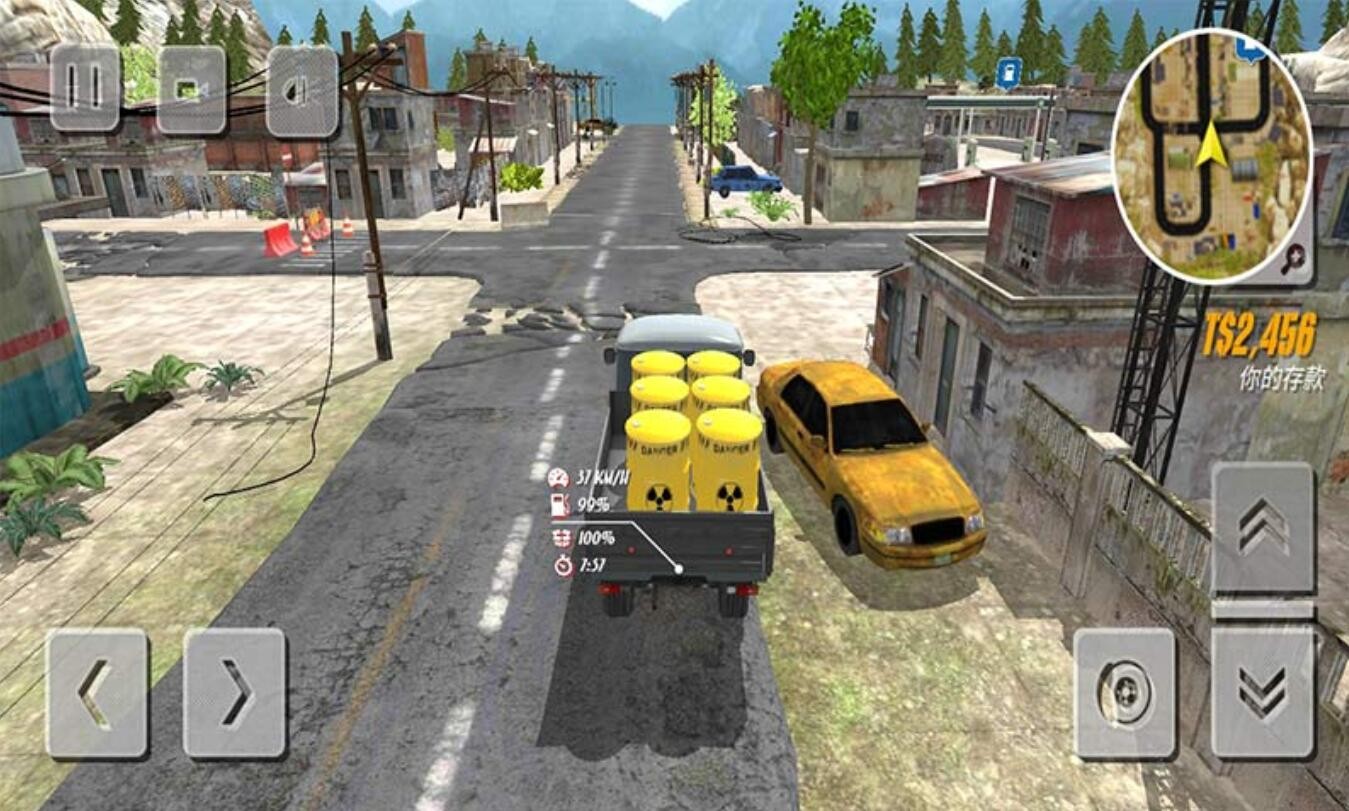Steer left with the left arrow button

pyautogui.click(x=97, y=693)
